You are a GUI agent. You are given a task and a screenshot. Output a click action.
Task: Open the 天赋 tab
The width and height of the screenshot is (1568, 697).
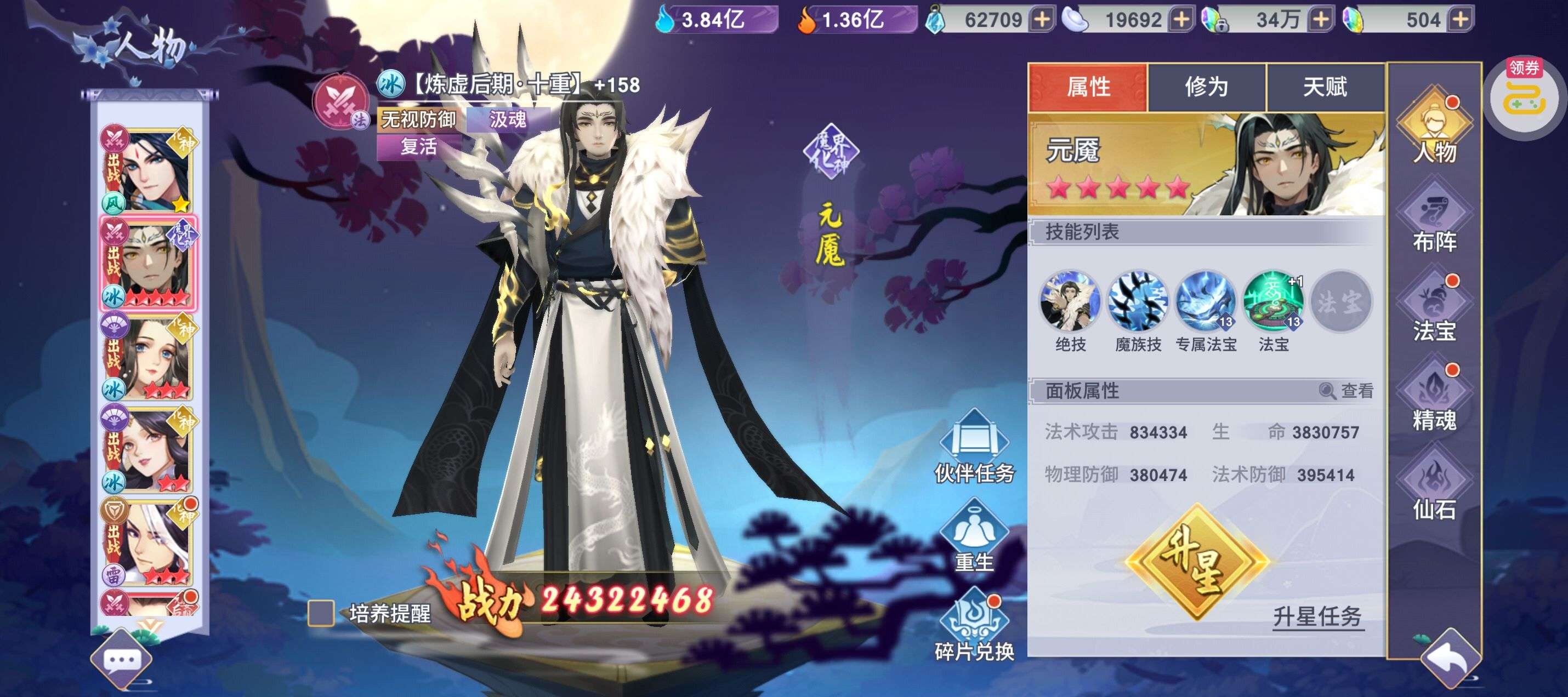coord(1325,87)
